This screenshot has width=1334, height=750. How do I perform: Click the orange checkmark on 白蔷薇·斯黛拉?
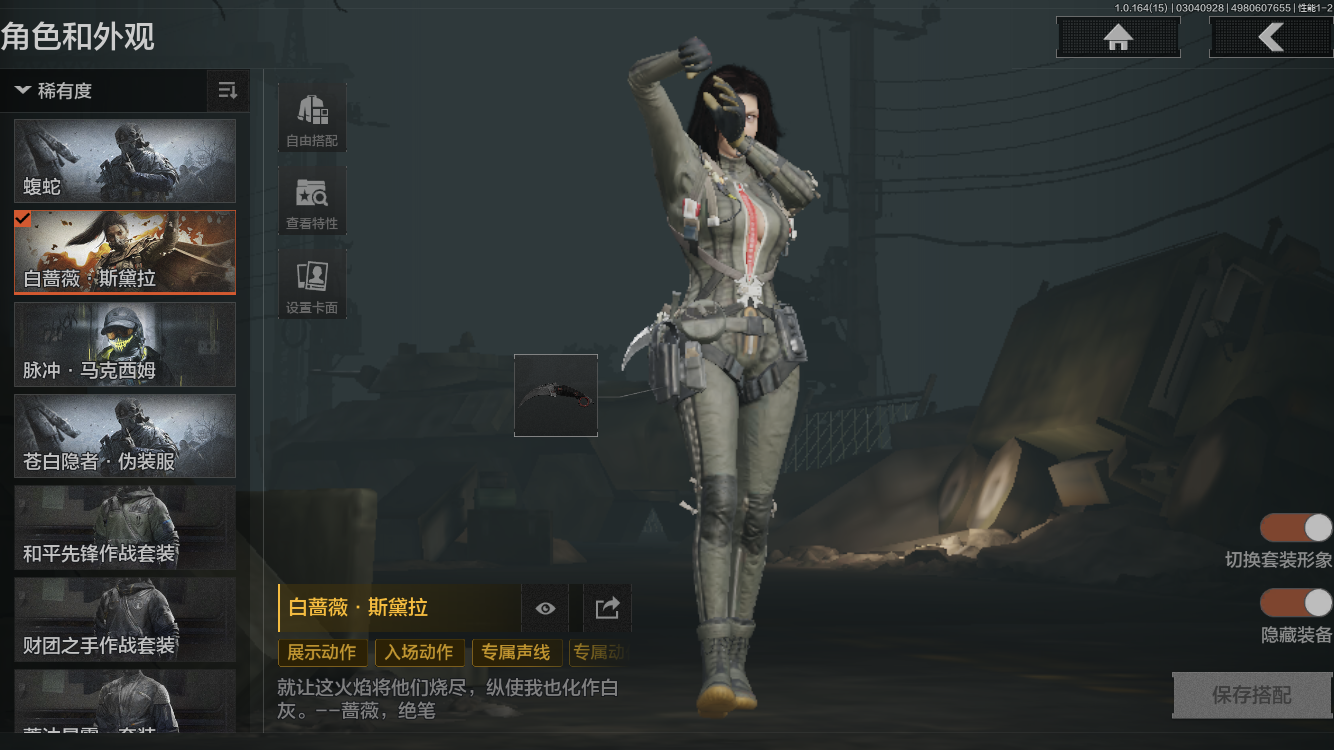pos(25,219)
